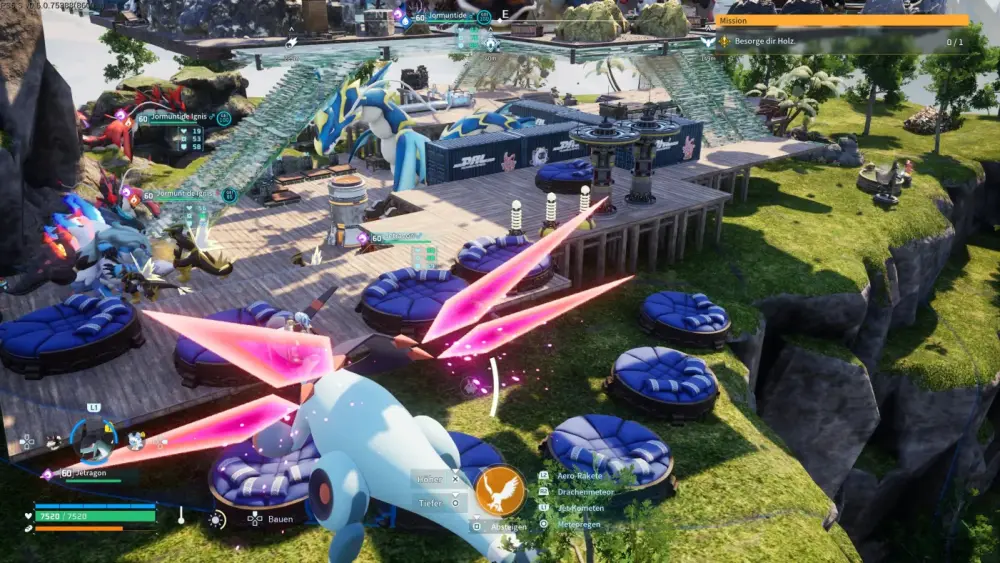This screenshot has height=563, width=1000.
Task: Choose the Absteigen dismount option
Action: (507, 527)
